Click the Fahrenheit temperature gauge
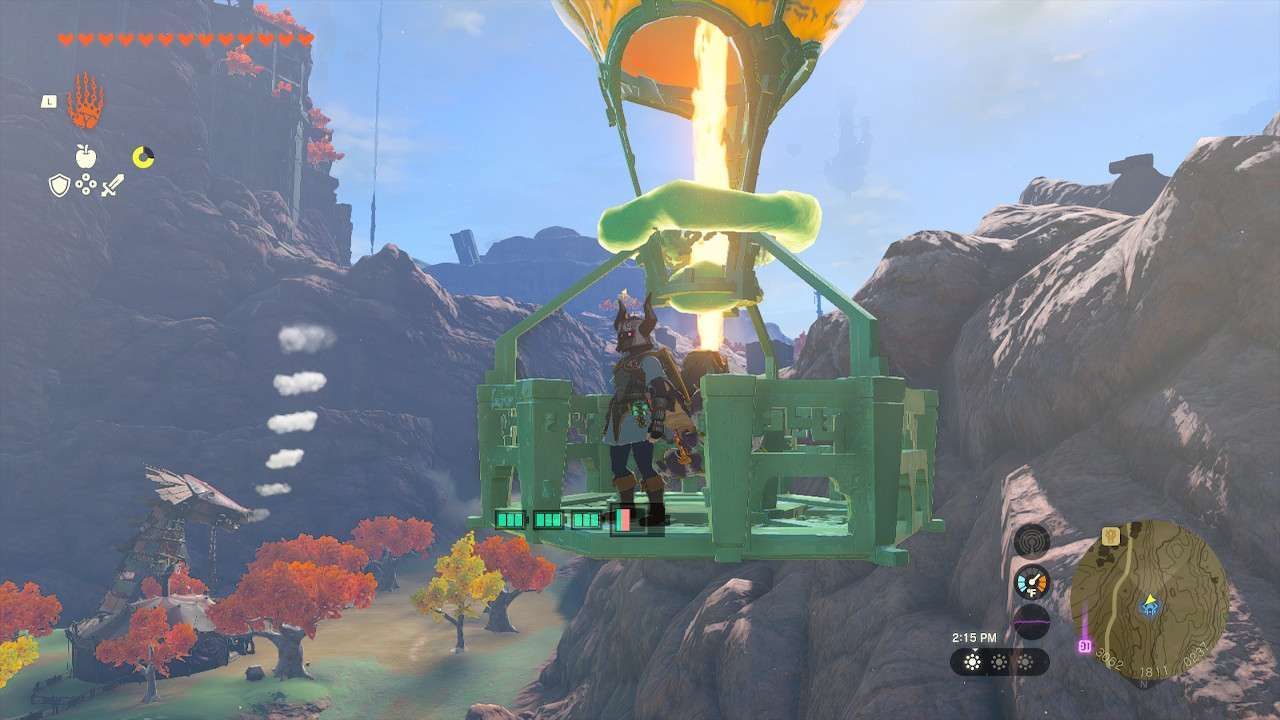This screenshot has height=720, width=1280. 1032,582
